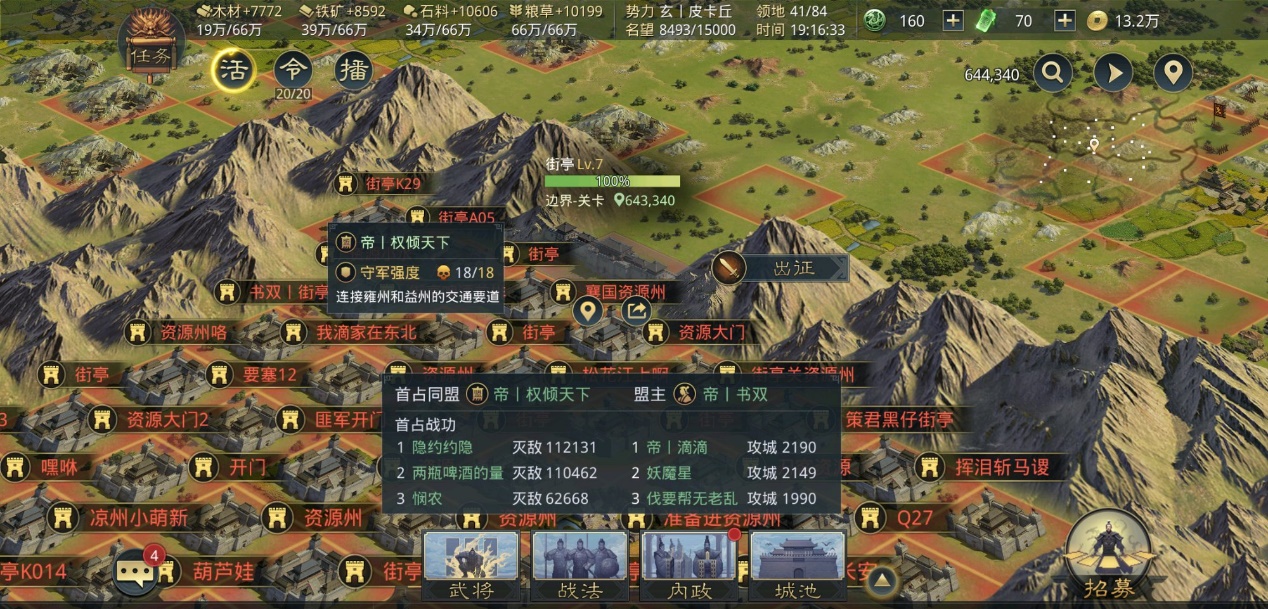Click the magnifier search button
The width and height of the screenshot is (1268, 609).
1053,72
